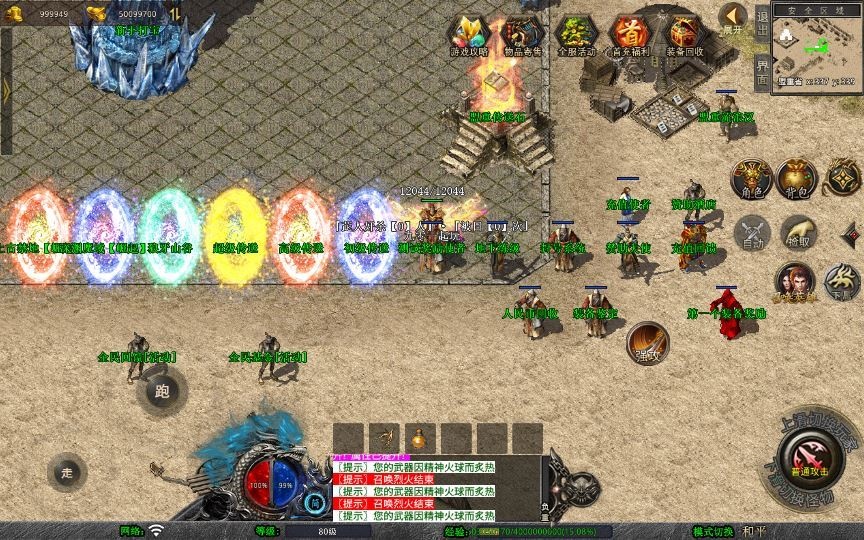864x540 pixels.
Task: Toggle the 自动 auto-battle button
Action: [751, 233]
